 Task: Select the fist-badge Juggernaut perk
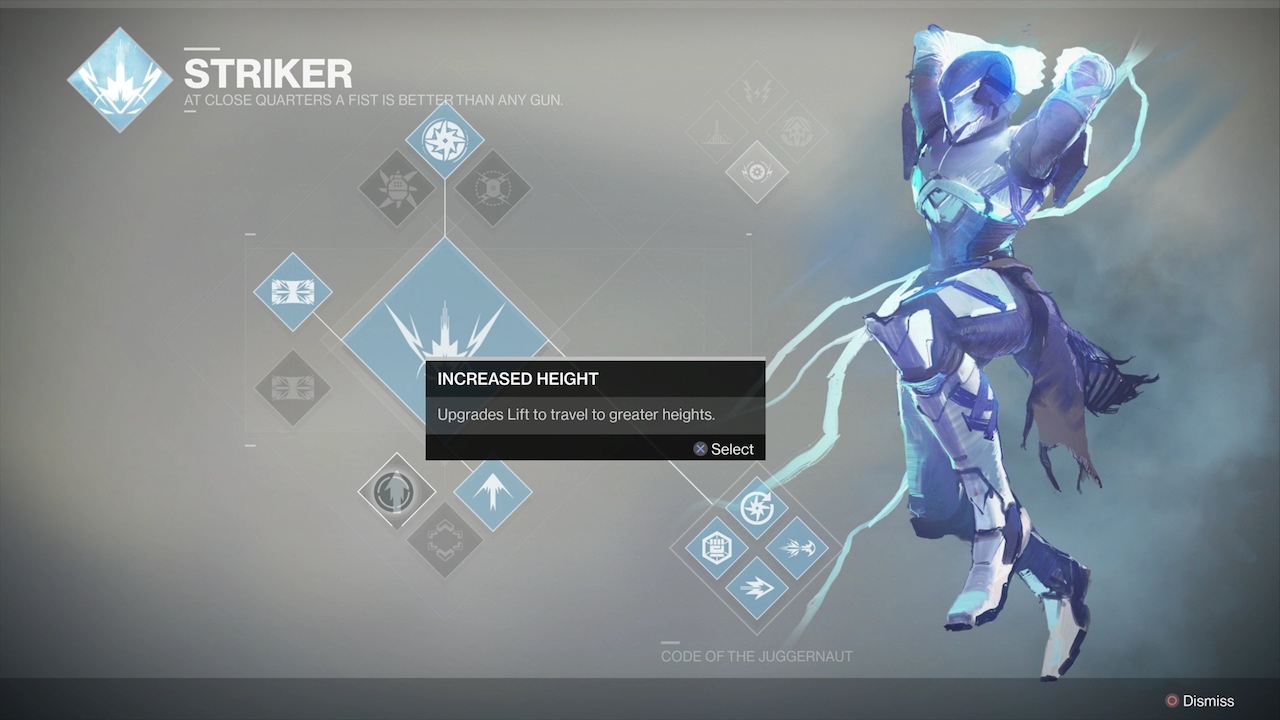(x=716, y=547)
